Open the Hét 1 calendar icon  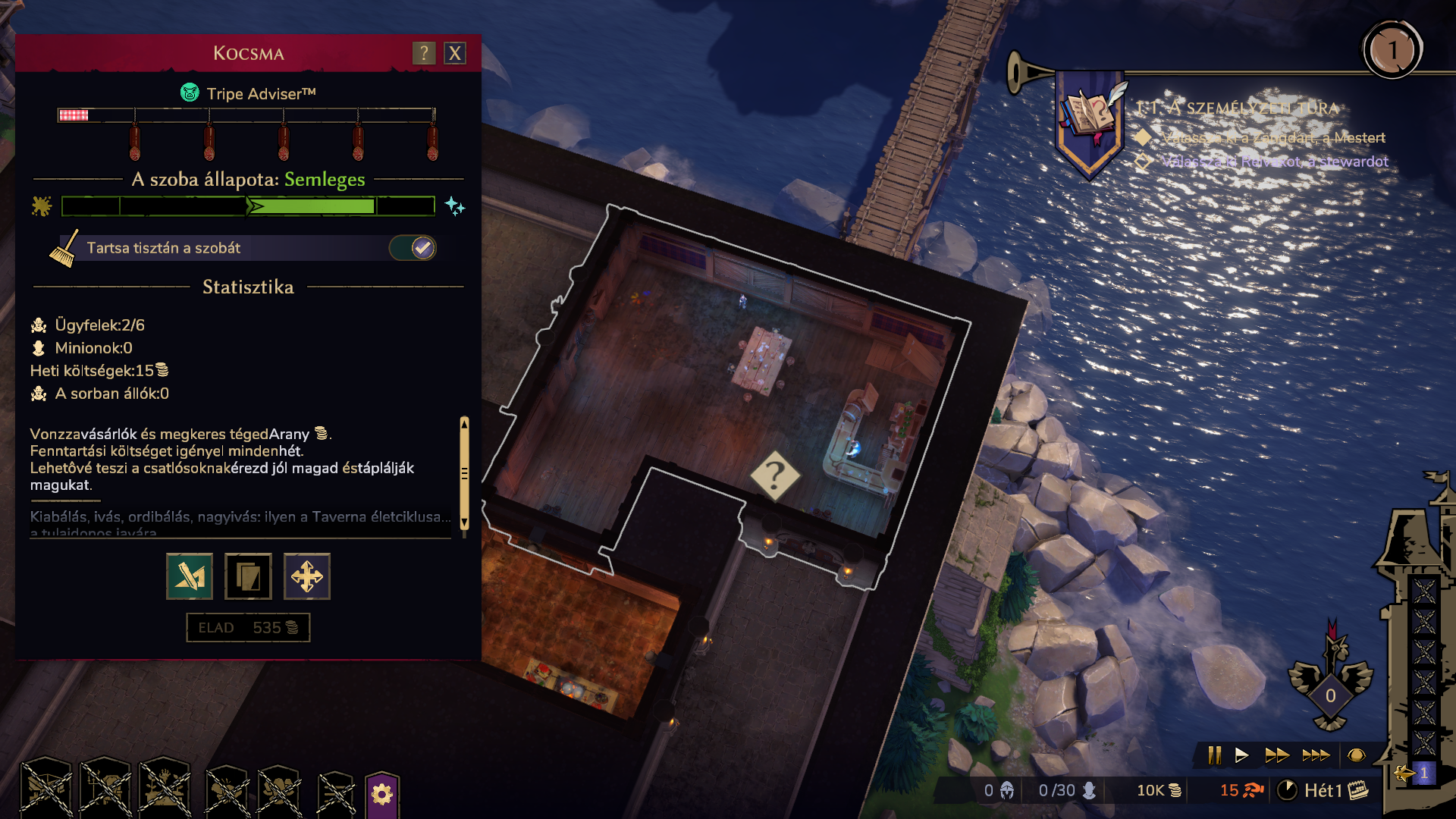point(1358,790)
